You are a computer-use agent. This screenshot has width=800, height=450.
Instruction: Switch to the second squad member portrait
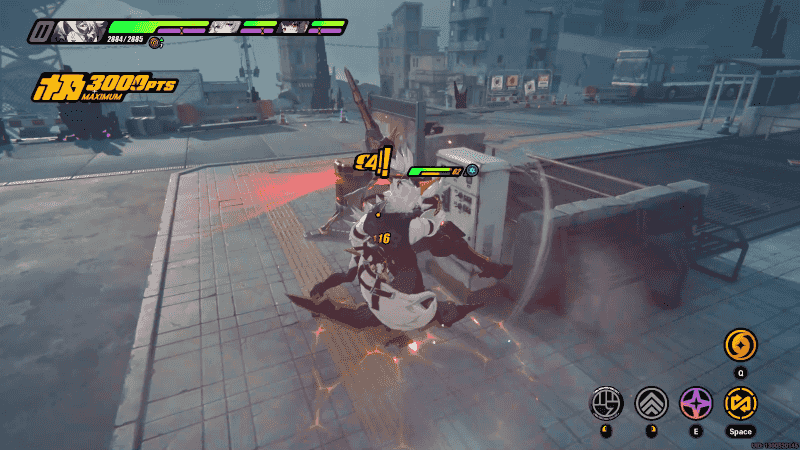point(225,27)
